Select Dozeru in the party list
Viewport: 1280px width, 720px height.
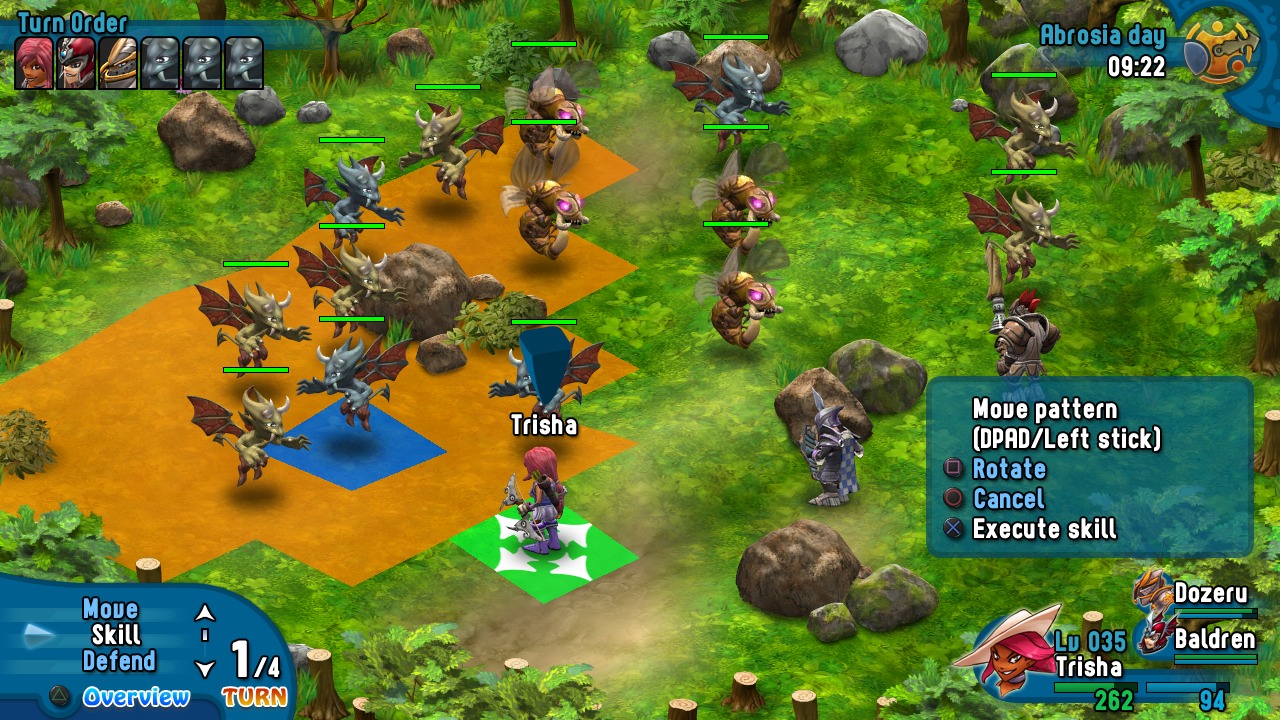pyautogui.click(x=1210, y=593)
